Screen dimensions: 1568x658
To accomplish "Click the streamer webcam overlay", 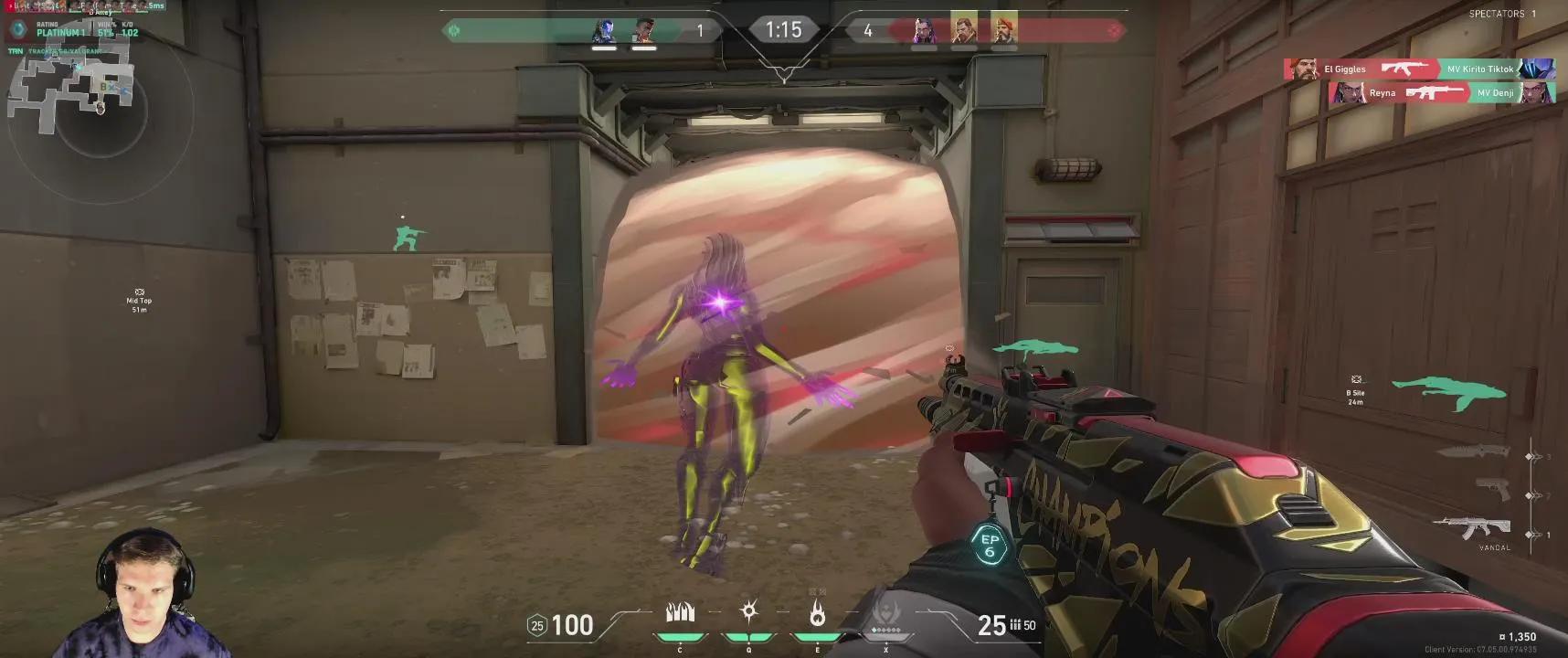I will [144, 594].
